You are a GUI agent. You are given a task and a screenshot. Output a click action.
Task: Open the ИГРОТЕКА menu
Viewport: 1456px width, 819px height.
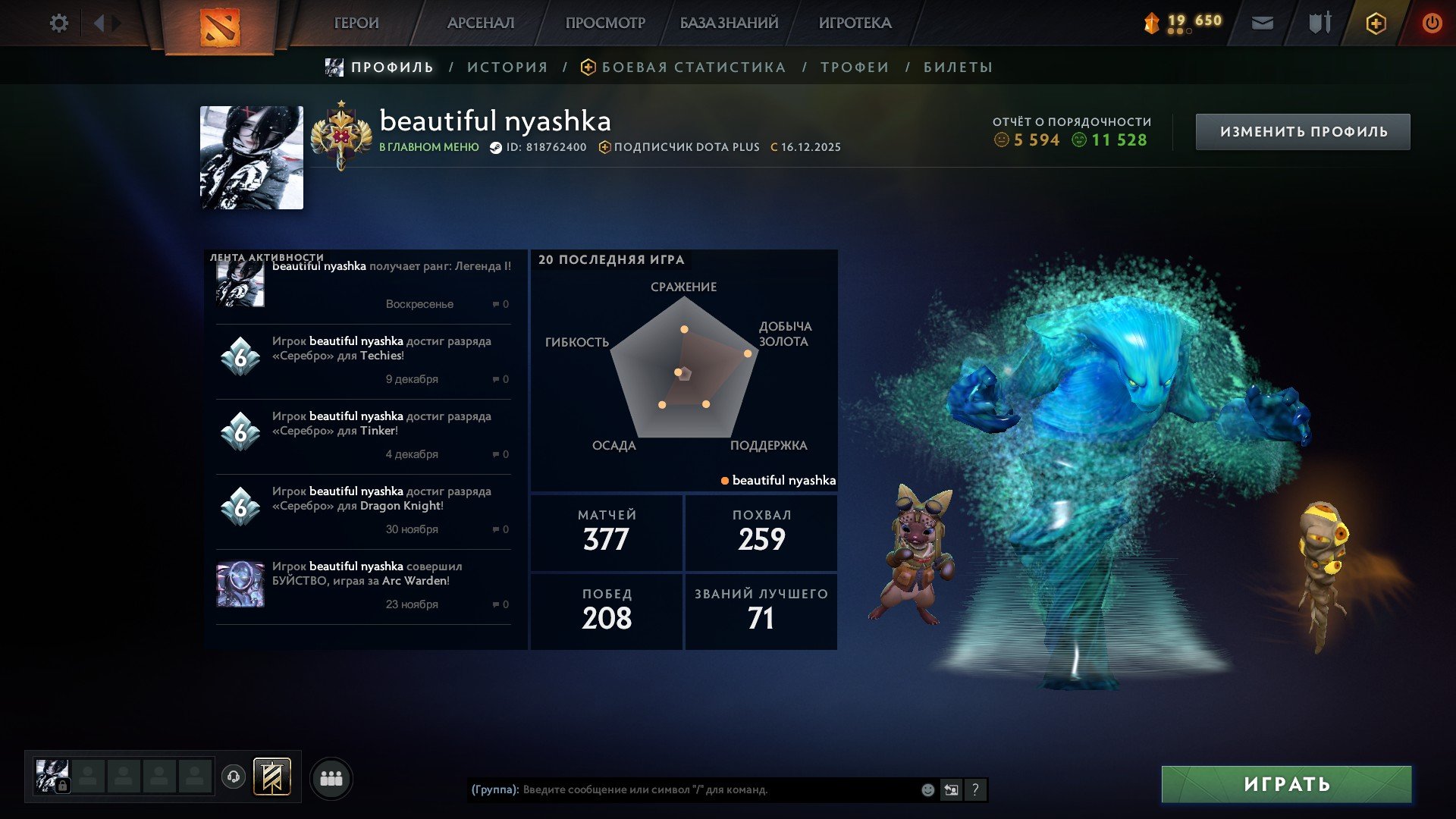(855, 23)
